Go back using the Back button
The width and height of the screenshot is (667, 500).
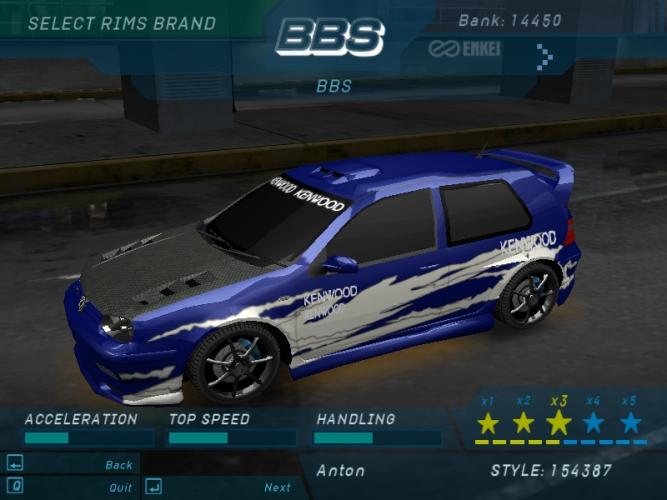(x=118, y=465)
